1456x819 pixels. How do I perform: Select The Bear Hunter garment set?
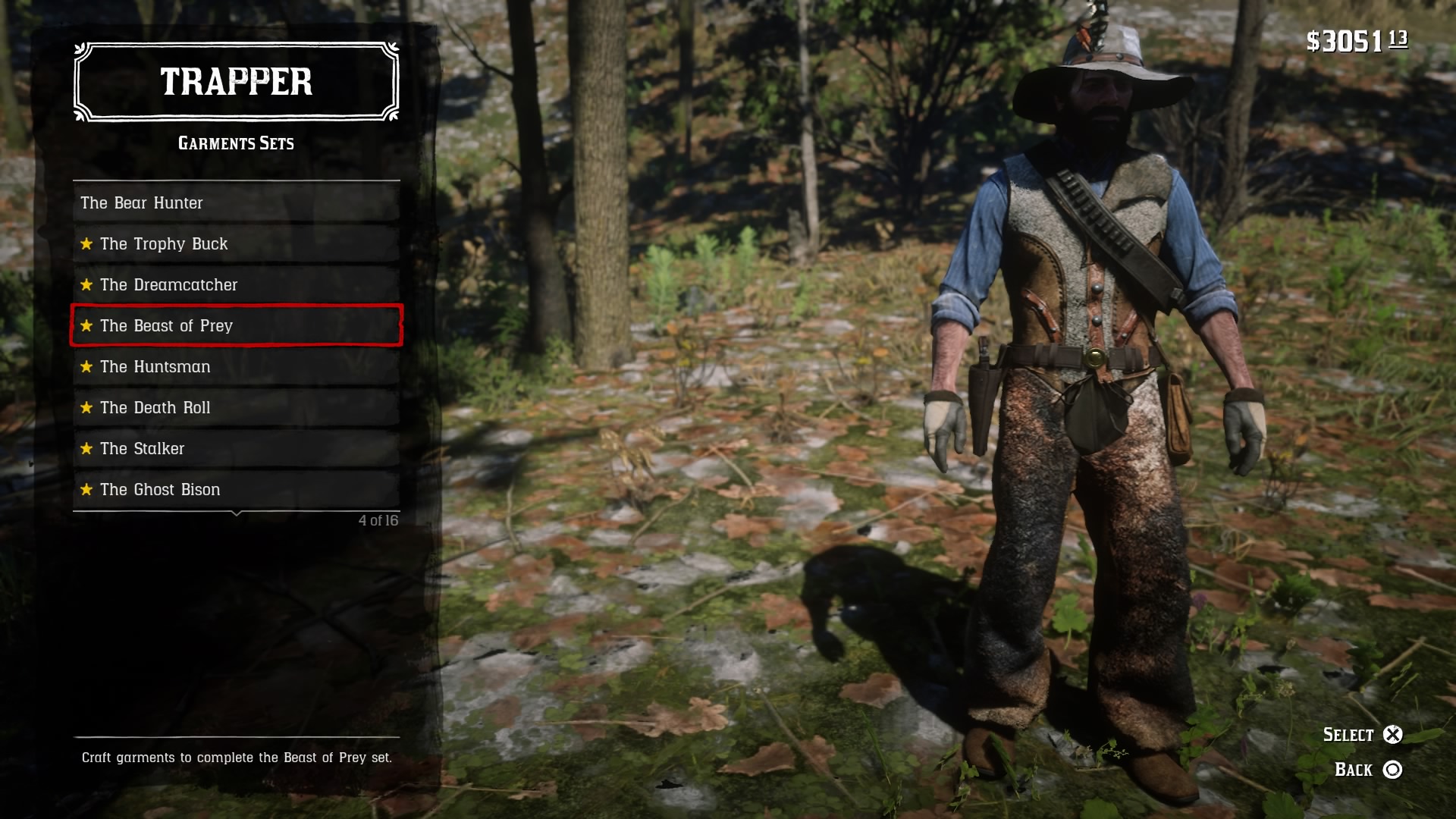[236, 203]
